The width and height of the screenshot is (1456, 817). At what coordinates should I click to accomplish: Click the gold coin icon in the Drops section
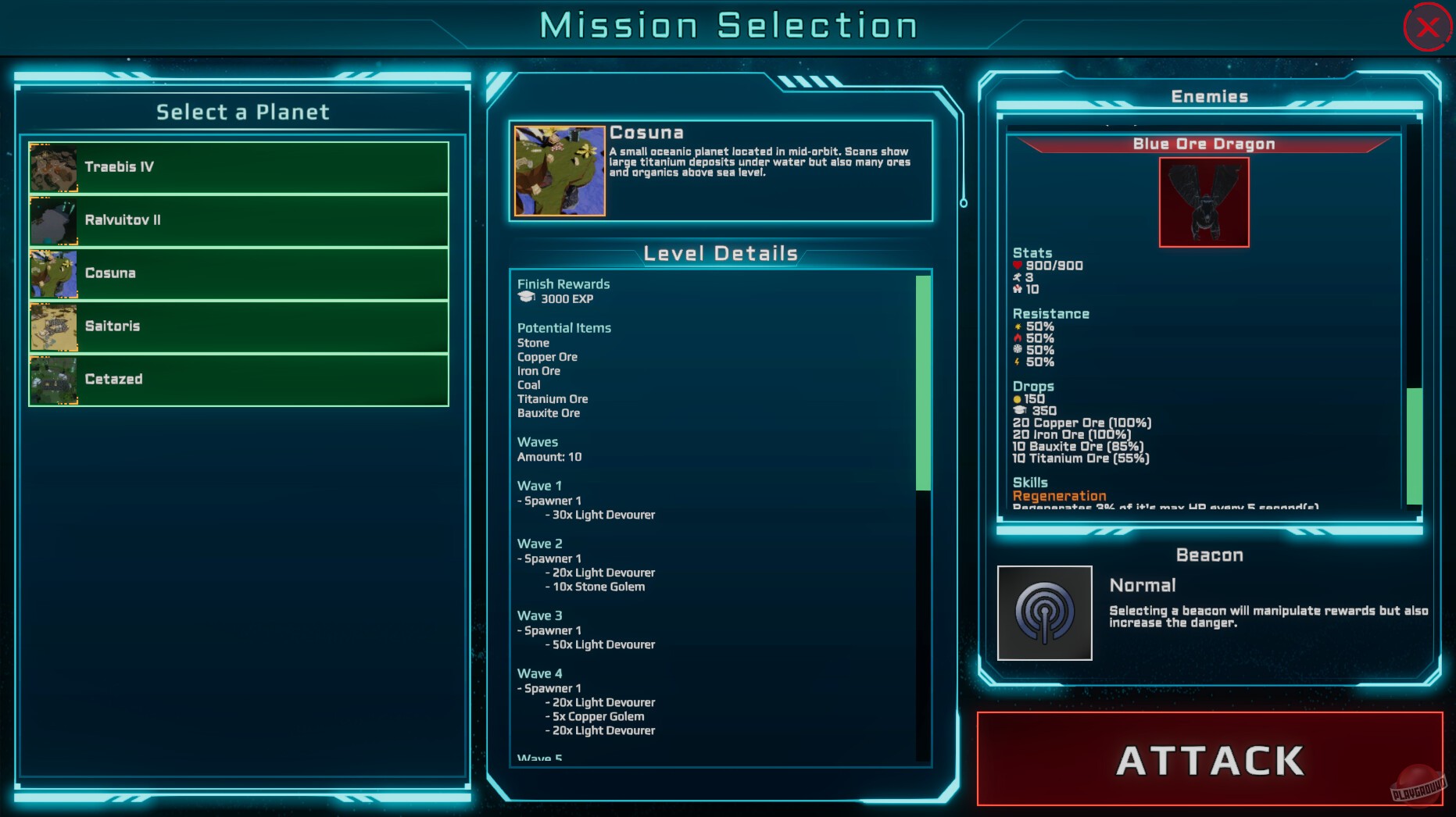[x=1018, y=398]
